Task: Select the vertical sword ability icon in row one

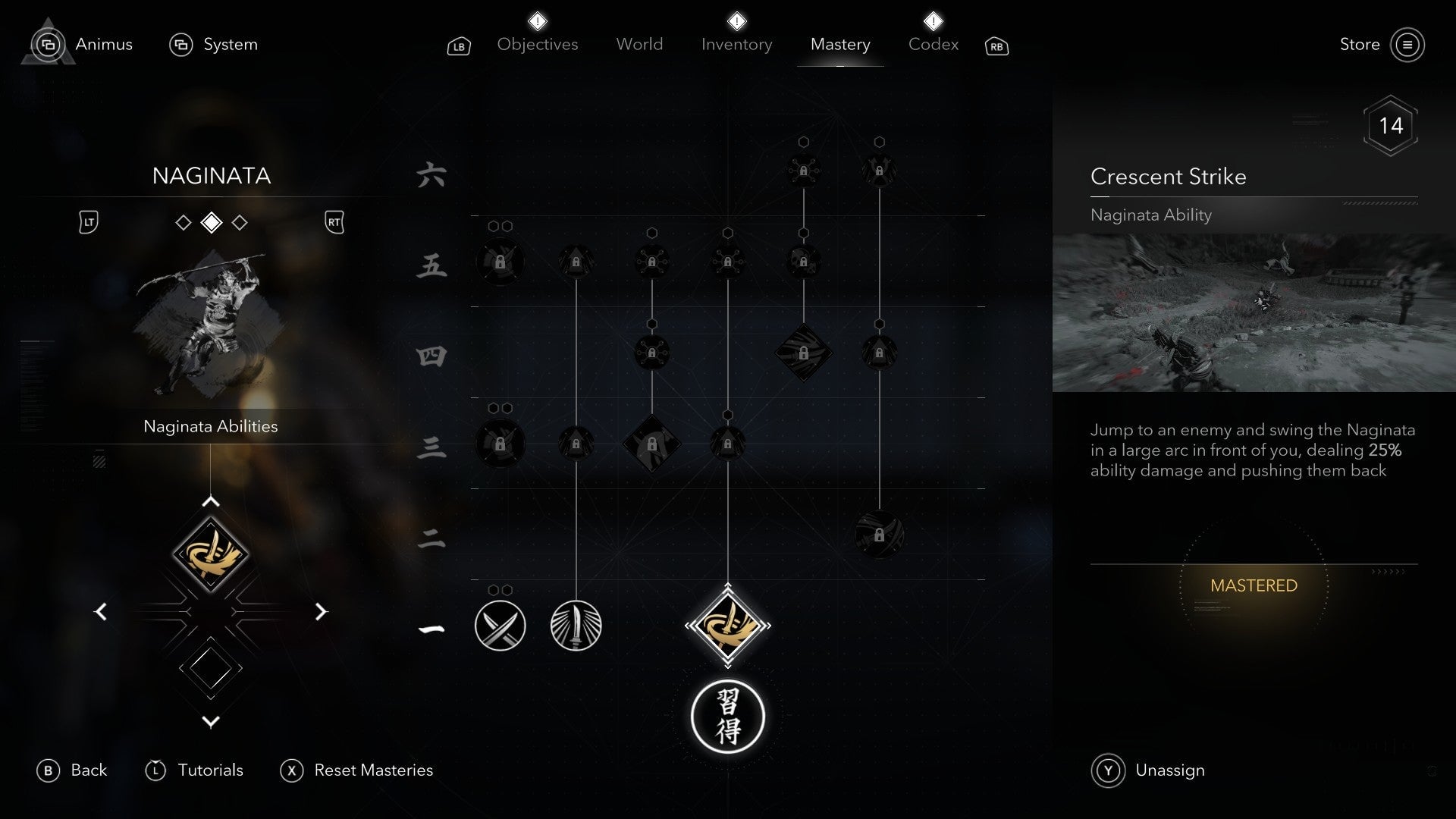Action: tap(576, 624)
